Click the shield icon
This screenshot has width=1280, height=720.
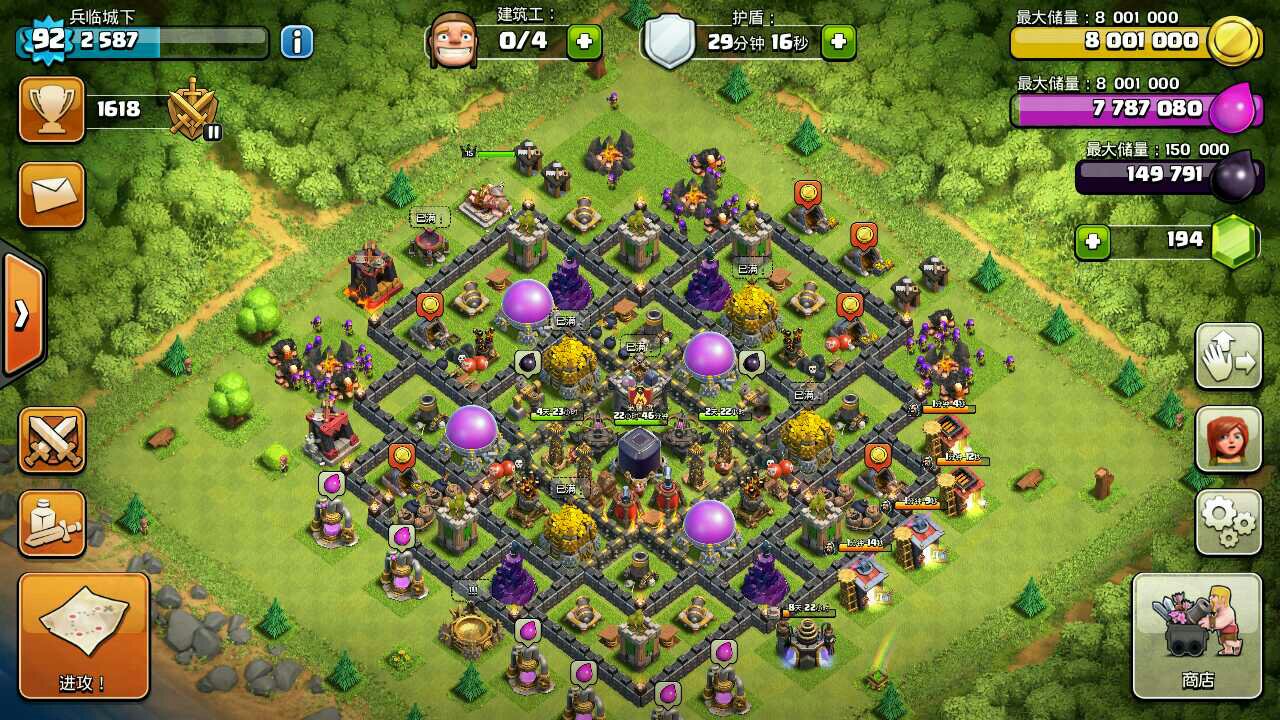669,41
